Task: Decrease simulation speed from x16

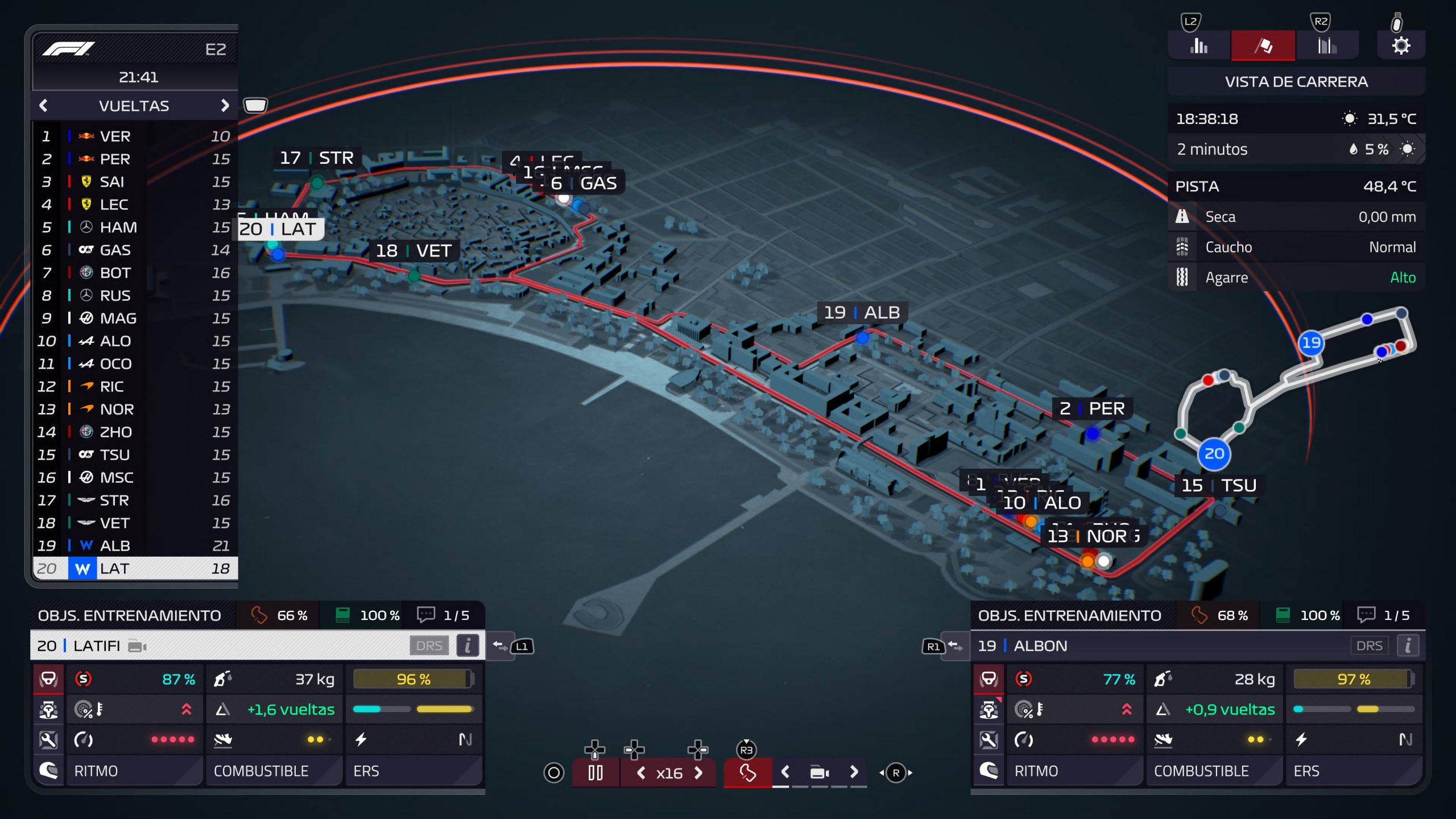Action: (641, 773)
